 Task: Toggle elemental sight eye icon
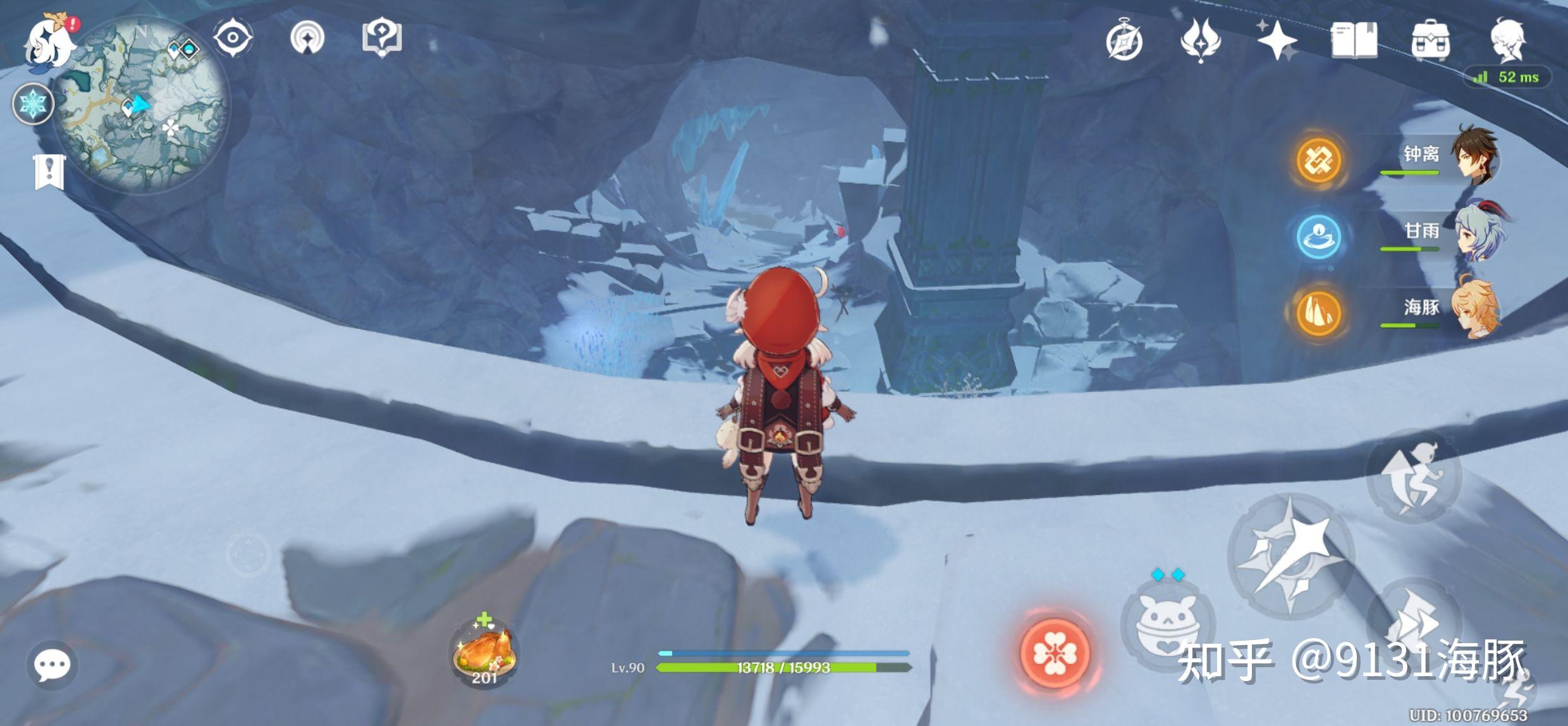tap(233, 38)
